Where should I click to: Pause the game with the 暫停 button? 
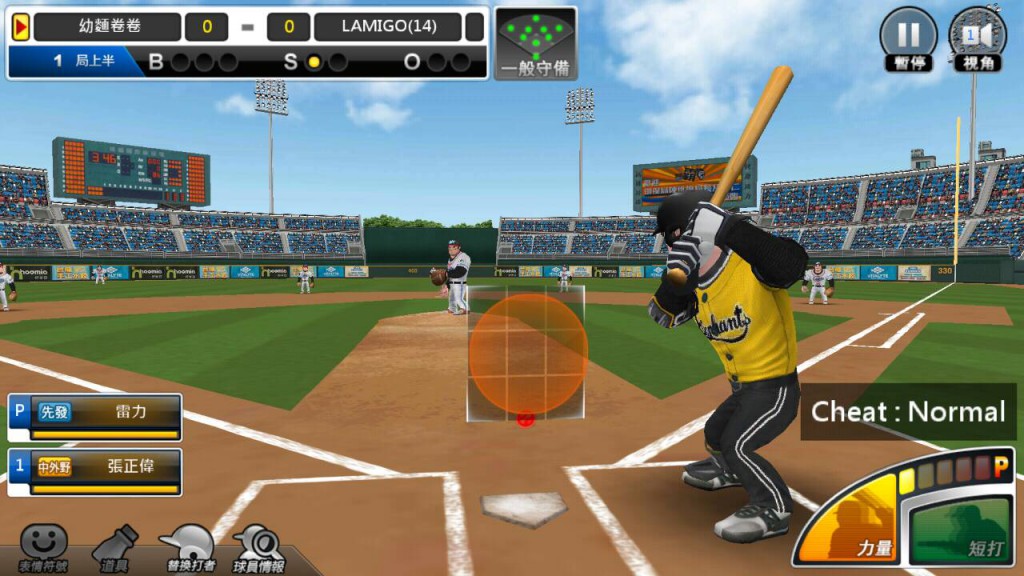point(908,36)
